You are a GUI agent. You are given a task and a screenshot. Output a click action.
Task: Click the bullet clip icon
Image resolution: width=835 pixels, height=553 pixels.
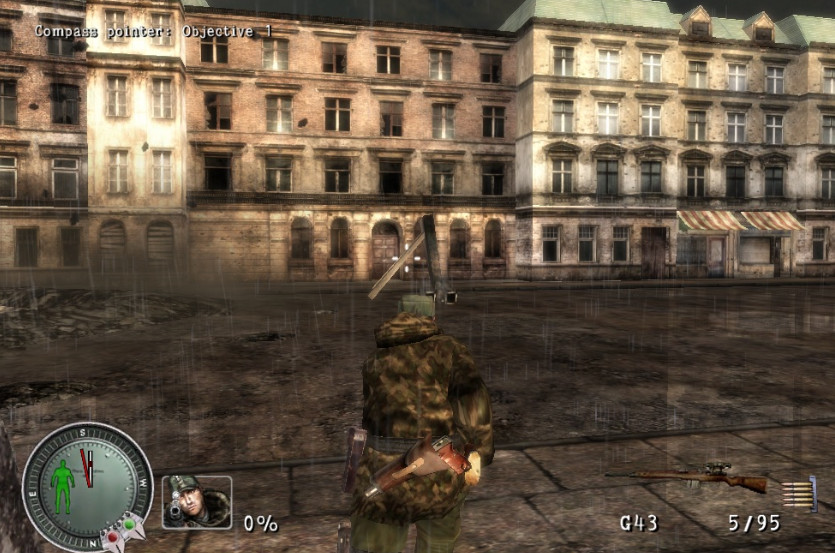800,493
